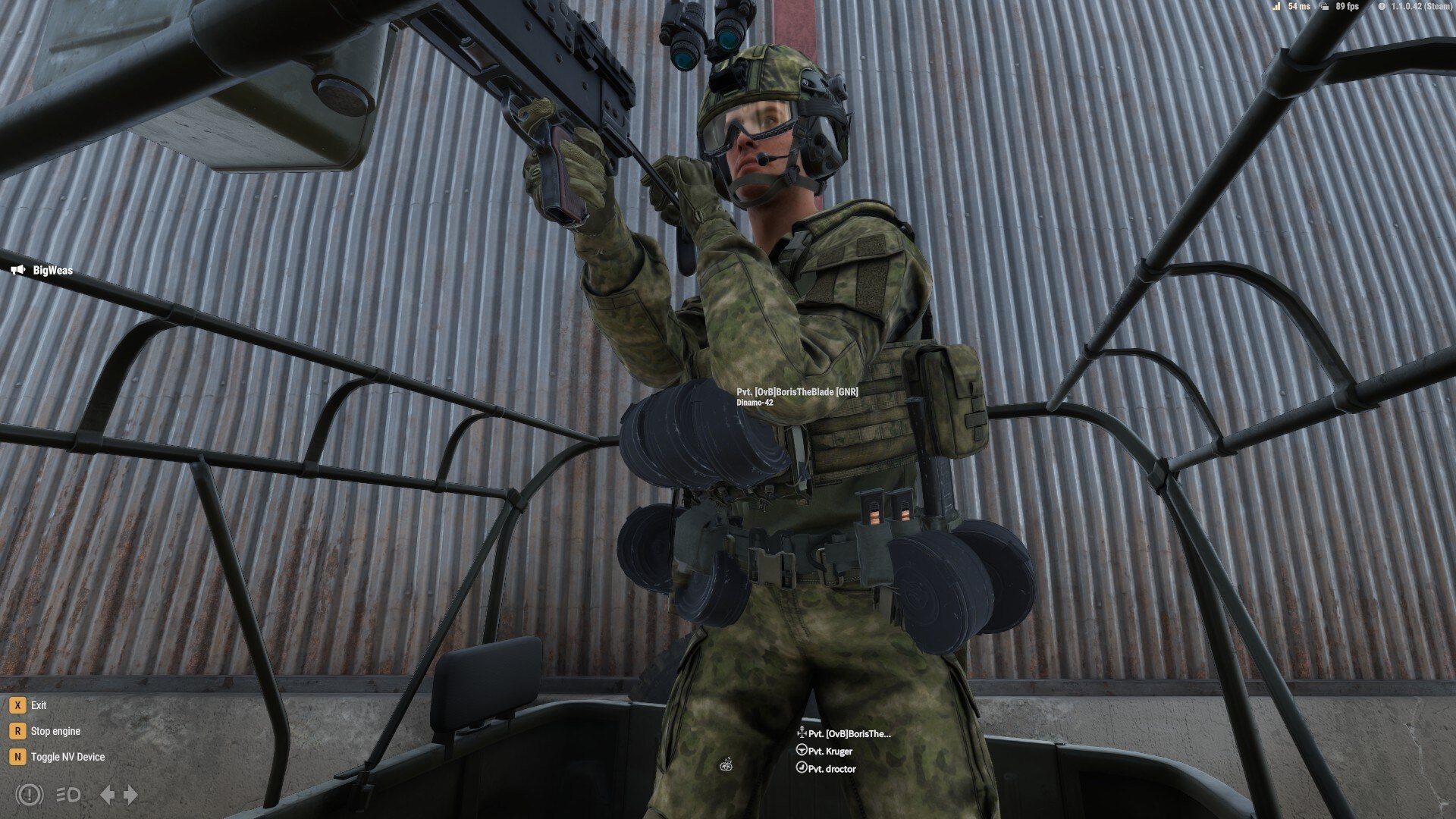Activate the right turn signal arrow
This screenshot has height=819, width=1456.
click(131, 794)
